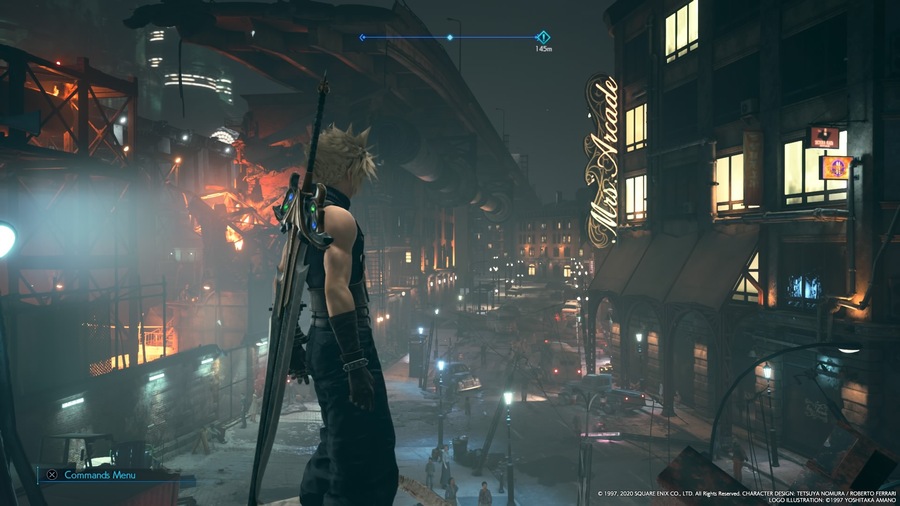The width and height of the screenshot is (900, 506).
Task: Click the small diamond waypoint on the compass bar
Action: [x=450, y=38]
